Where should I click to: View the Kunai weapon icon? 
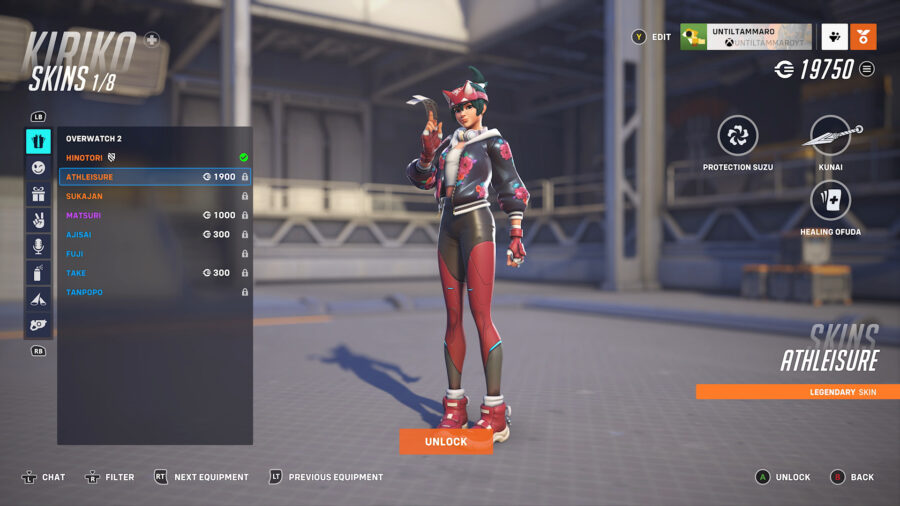pyautogui.click(x=831, y=136)
